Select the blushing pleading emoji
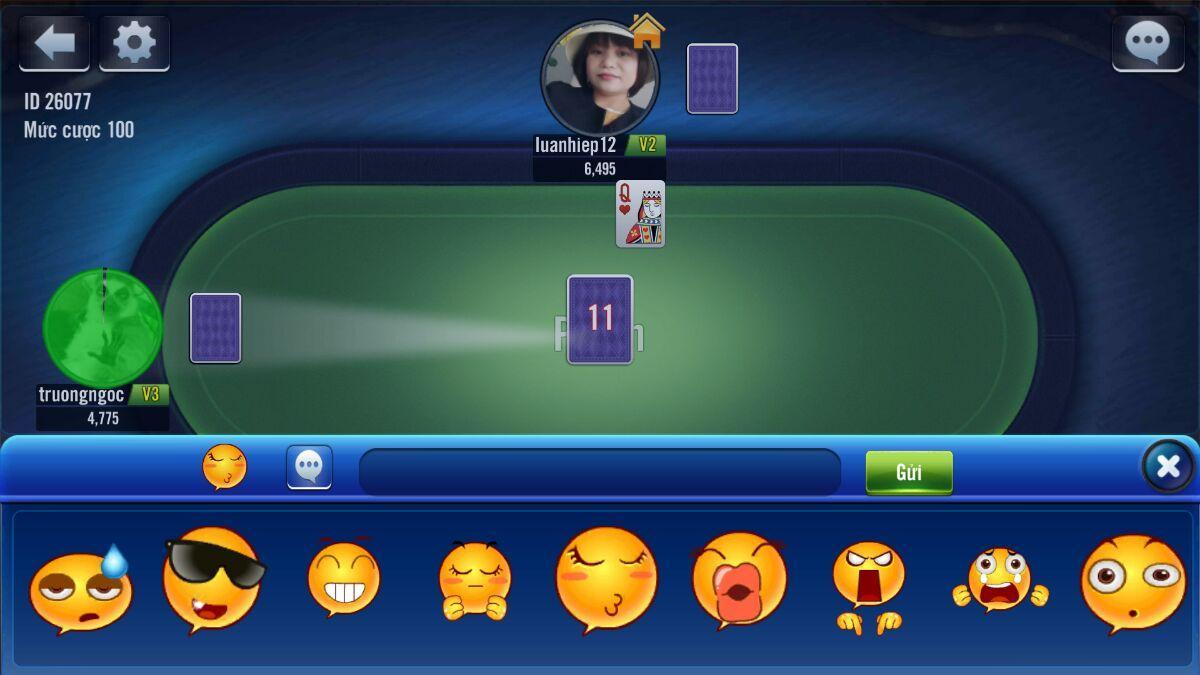This screenshot has width=1200, height=675. click(474, 580)
